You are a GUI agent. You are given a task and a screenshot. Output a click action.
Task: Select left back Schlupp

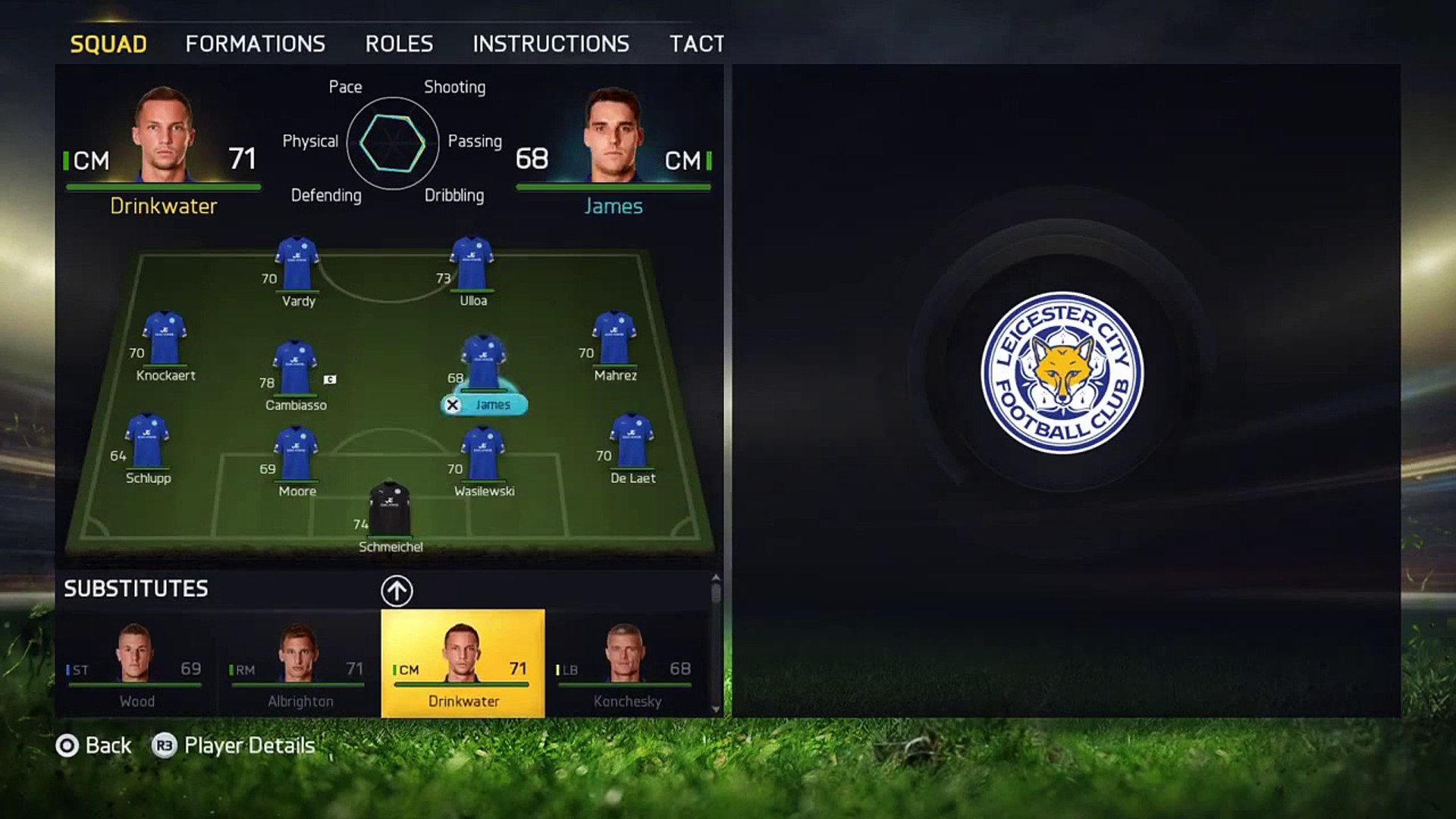click(147, 442)
